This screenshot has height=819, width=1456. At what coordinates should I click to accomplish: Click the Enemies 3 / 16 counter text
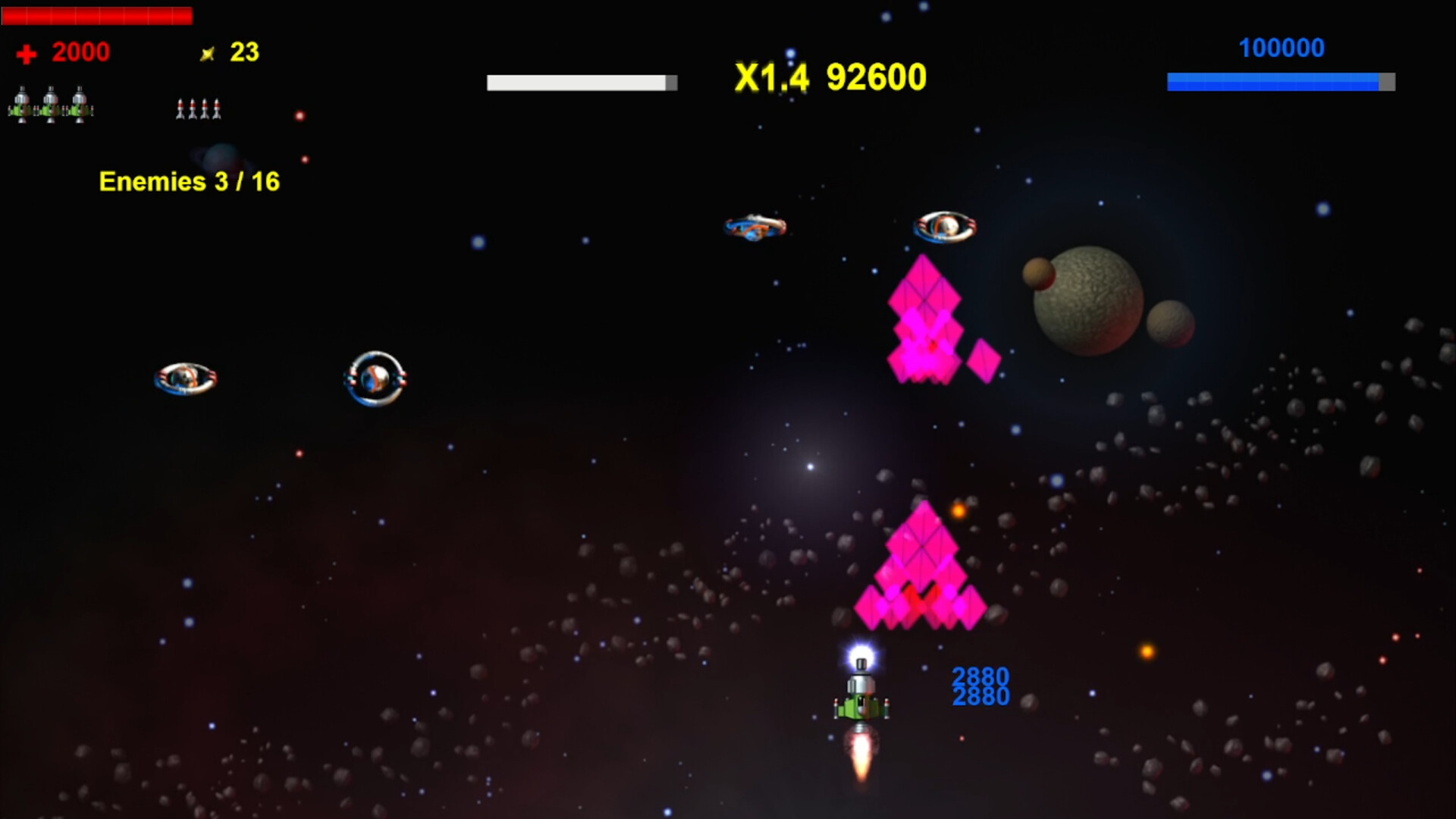189,181
